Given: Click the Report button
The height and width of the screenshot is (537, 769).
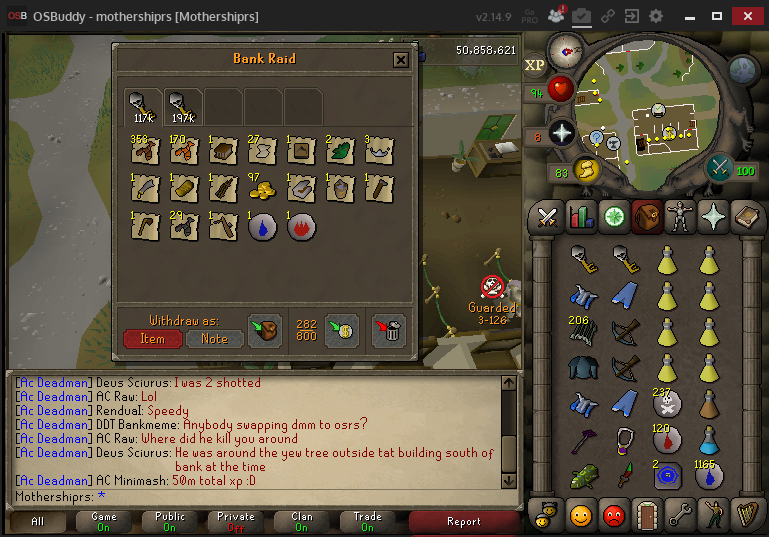Looking at the screenshot, I should [463, 521].
